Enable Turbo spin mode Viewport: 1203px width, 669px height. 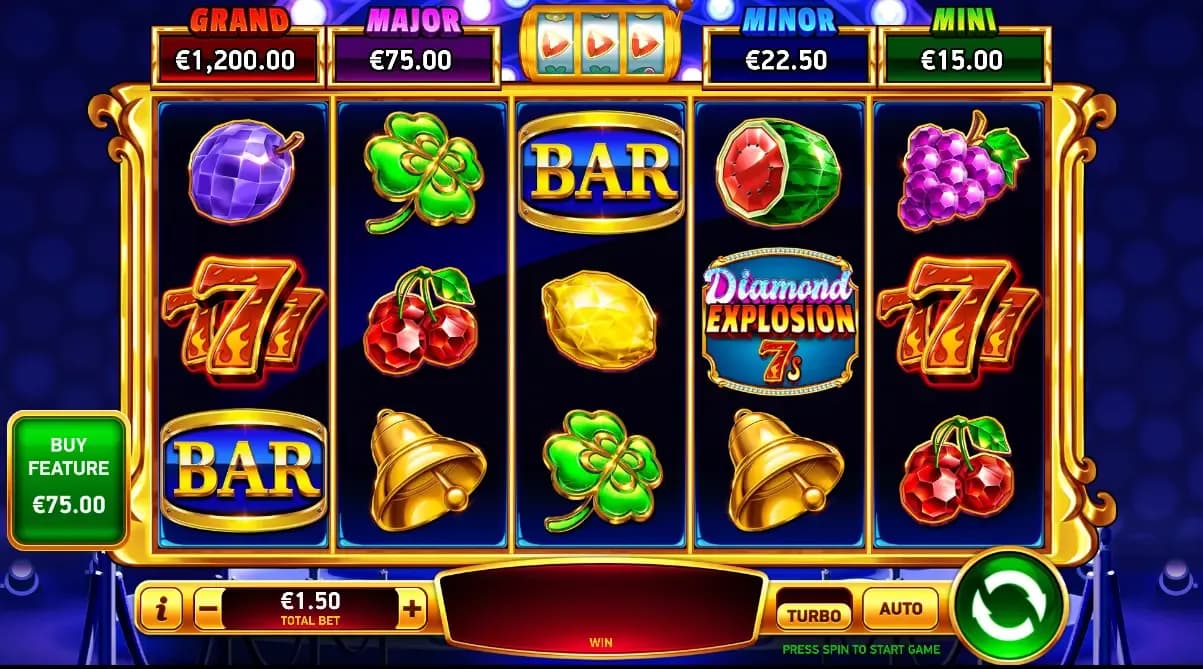tap(813, 615)
